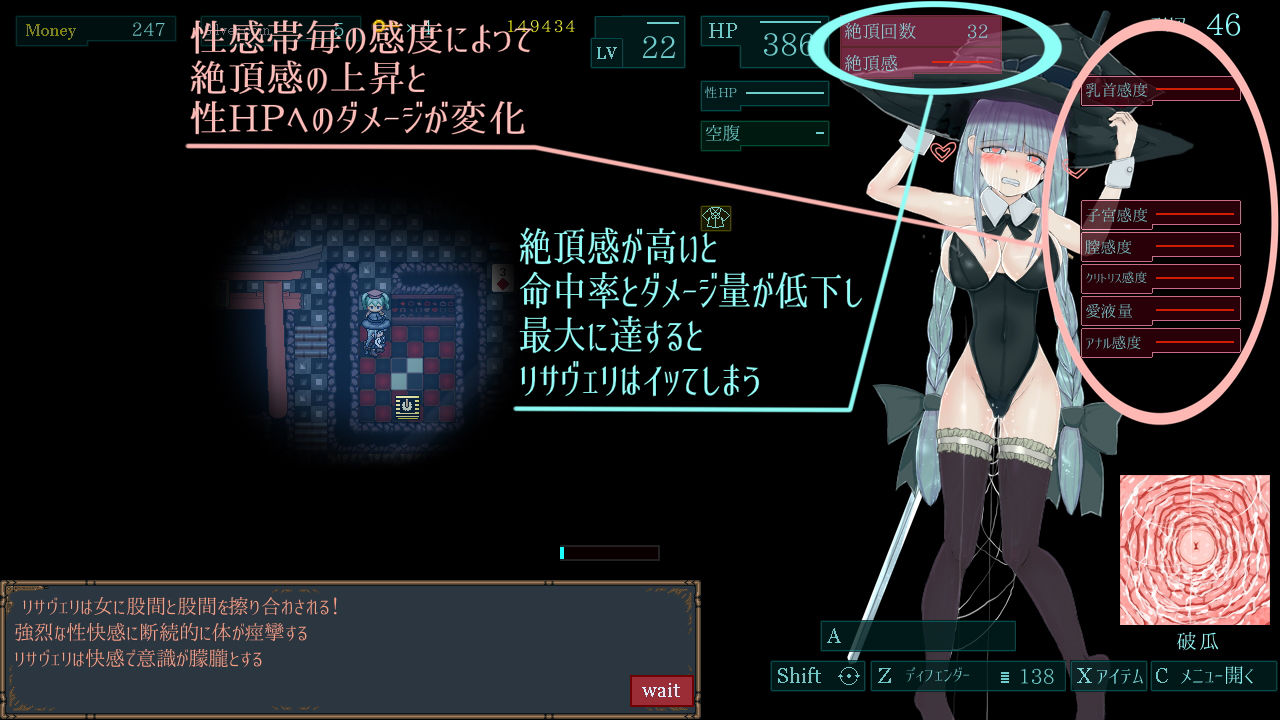Click the Money display showing 247

pyautogui.click(x=95, y=30)
